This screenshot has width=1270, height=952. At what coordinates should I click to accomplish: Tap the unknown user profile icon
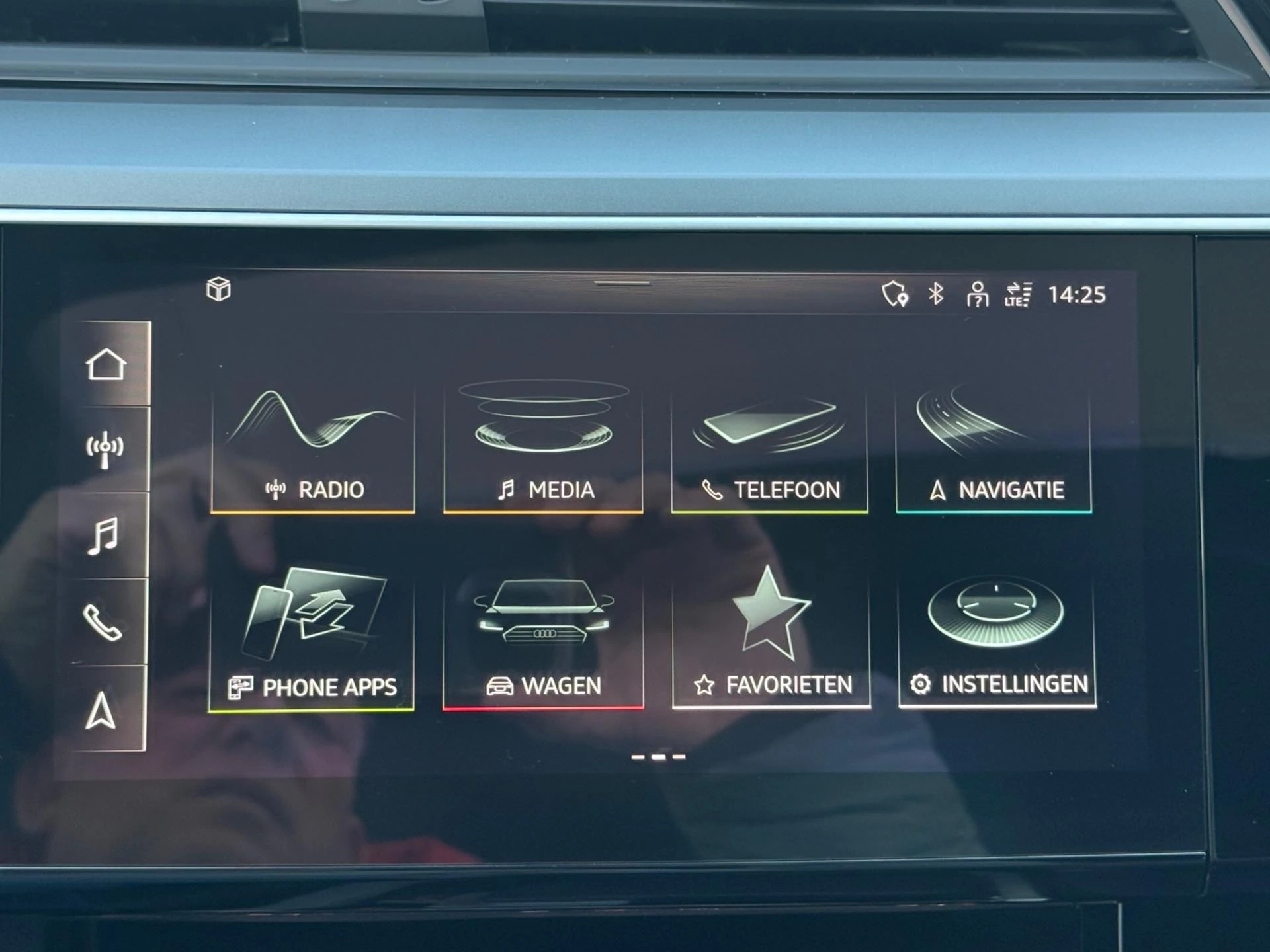[x=978, y=297]
